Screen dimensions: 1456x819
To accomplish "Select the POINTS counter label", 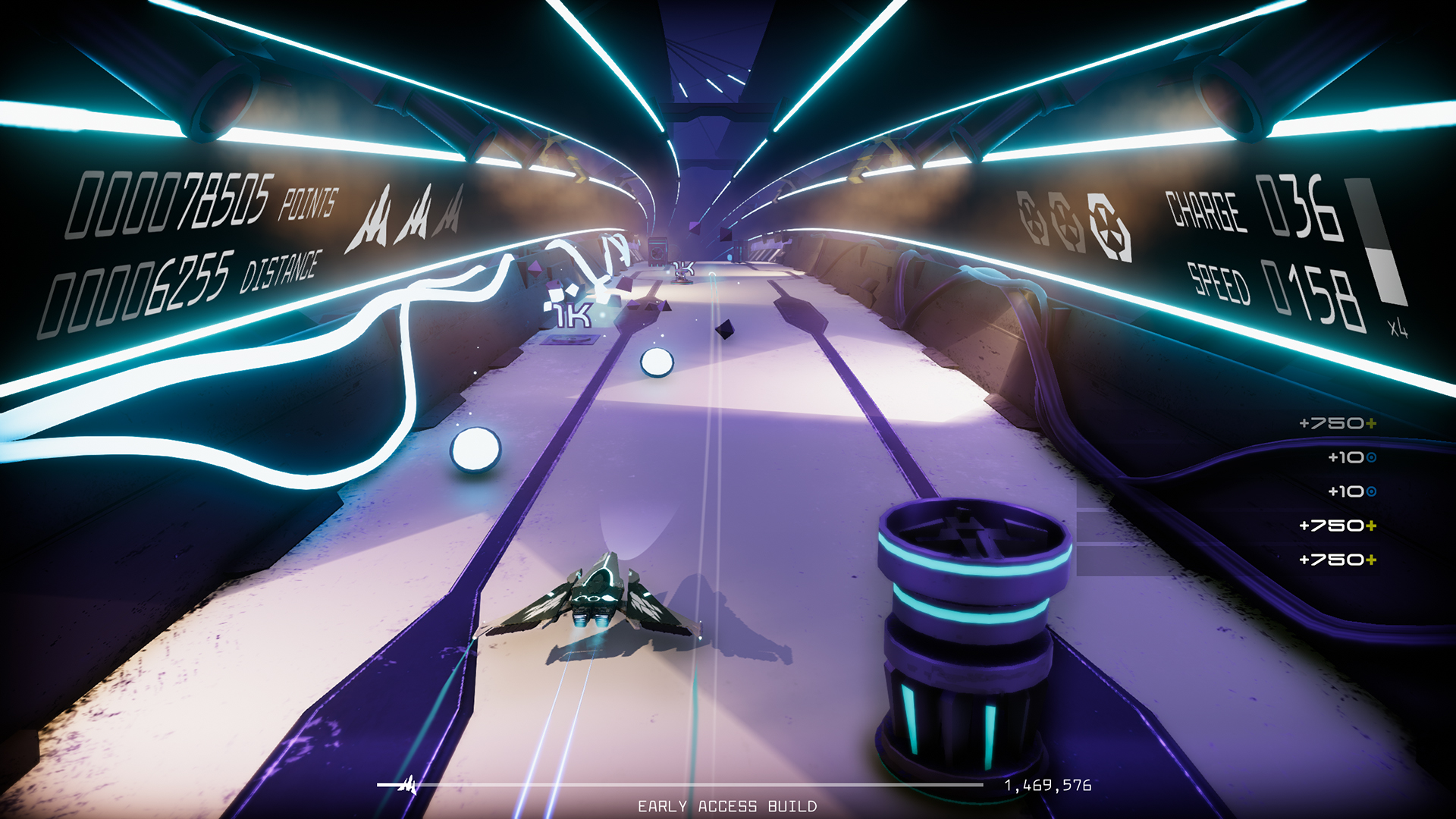I will [x=307, y=203].
